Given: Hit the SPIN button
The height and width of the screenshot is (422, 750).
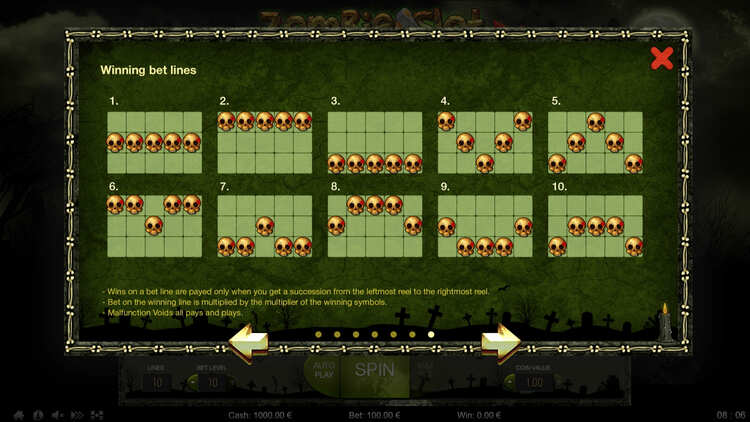Looking at the screenshot, I should pyautogui.click(x=375, y=372).
